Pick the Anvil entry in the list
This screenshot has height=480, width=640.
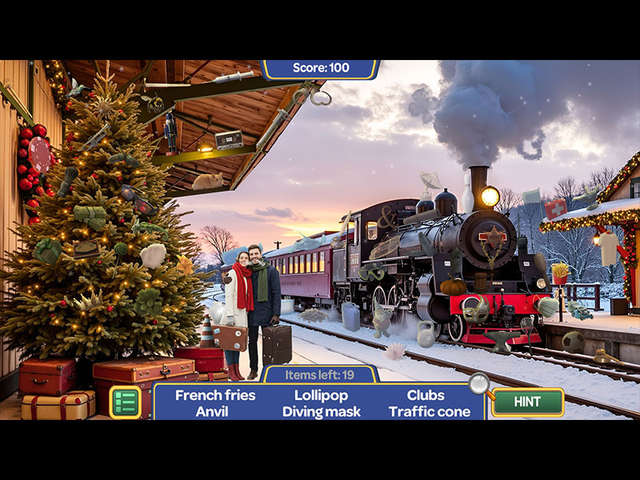[x=212, y=411]
